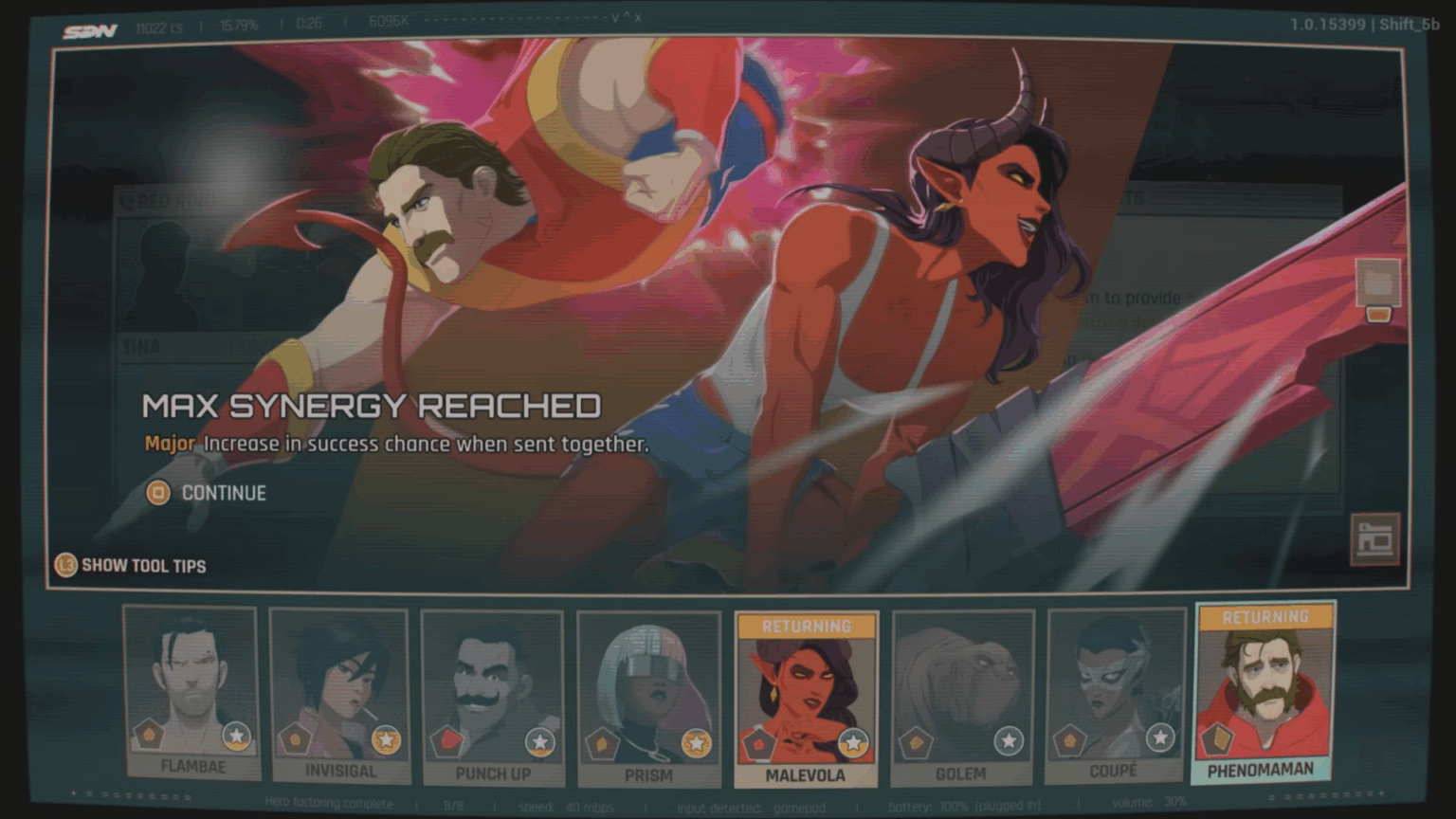Viewport: 1456px width, 819px height.
Task: Click the up chevron in the top status bar
Action: 627,15
